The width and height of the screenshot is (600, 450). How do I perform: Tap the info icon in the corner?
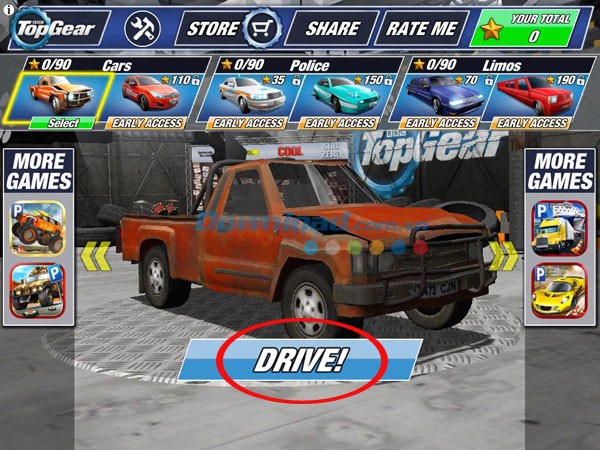[9, 9]
